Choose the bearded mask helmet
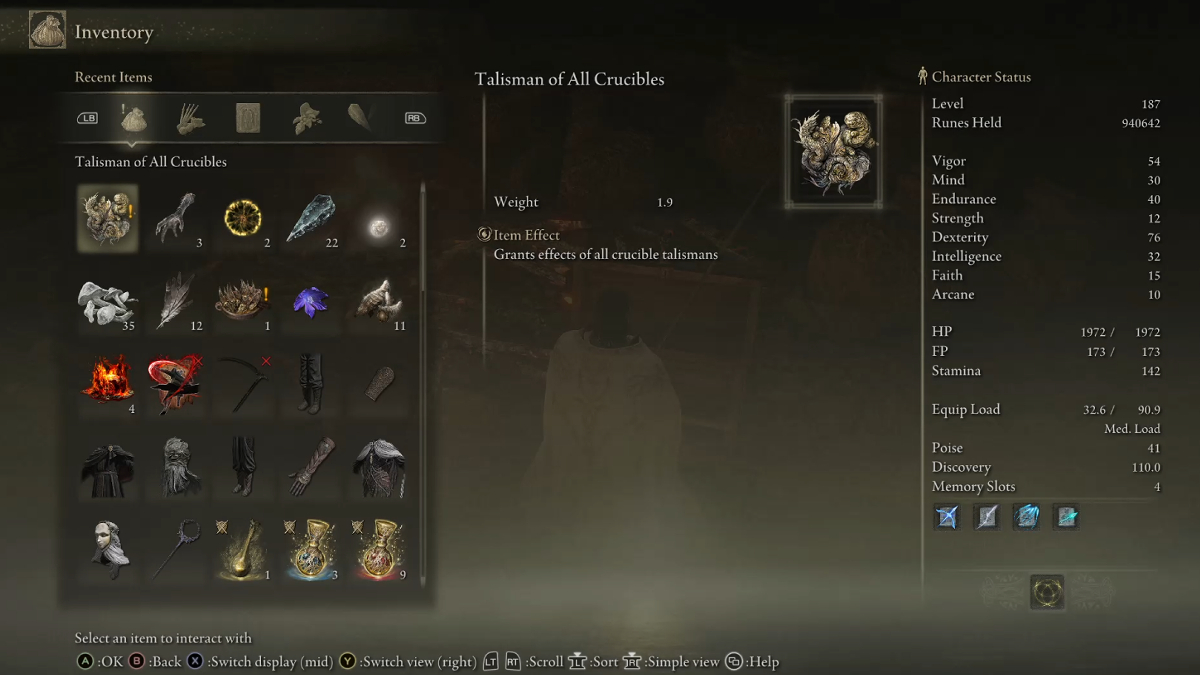 pyautogui.click(x=175, y=467)
